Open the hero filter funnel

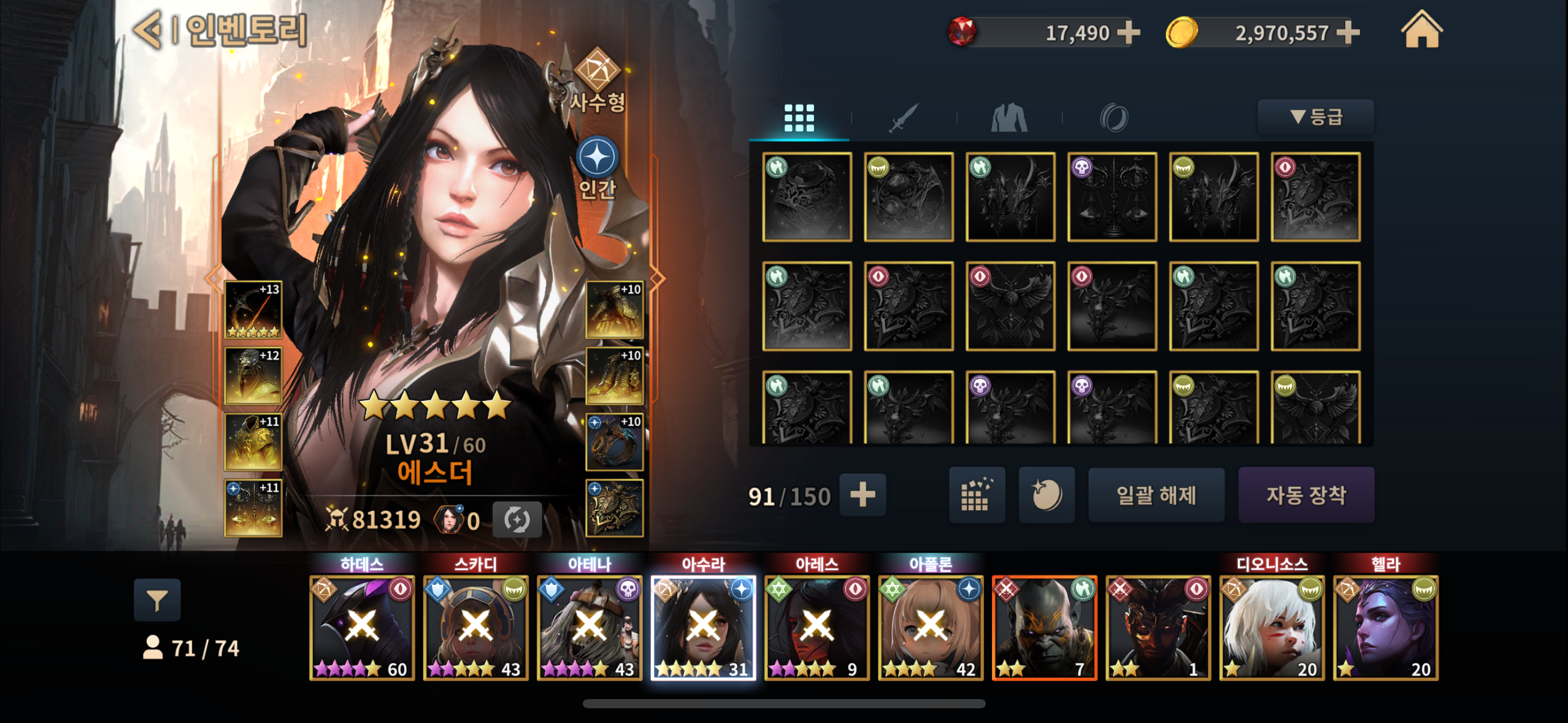coord(157,600)
